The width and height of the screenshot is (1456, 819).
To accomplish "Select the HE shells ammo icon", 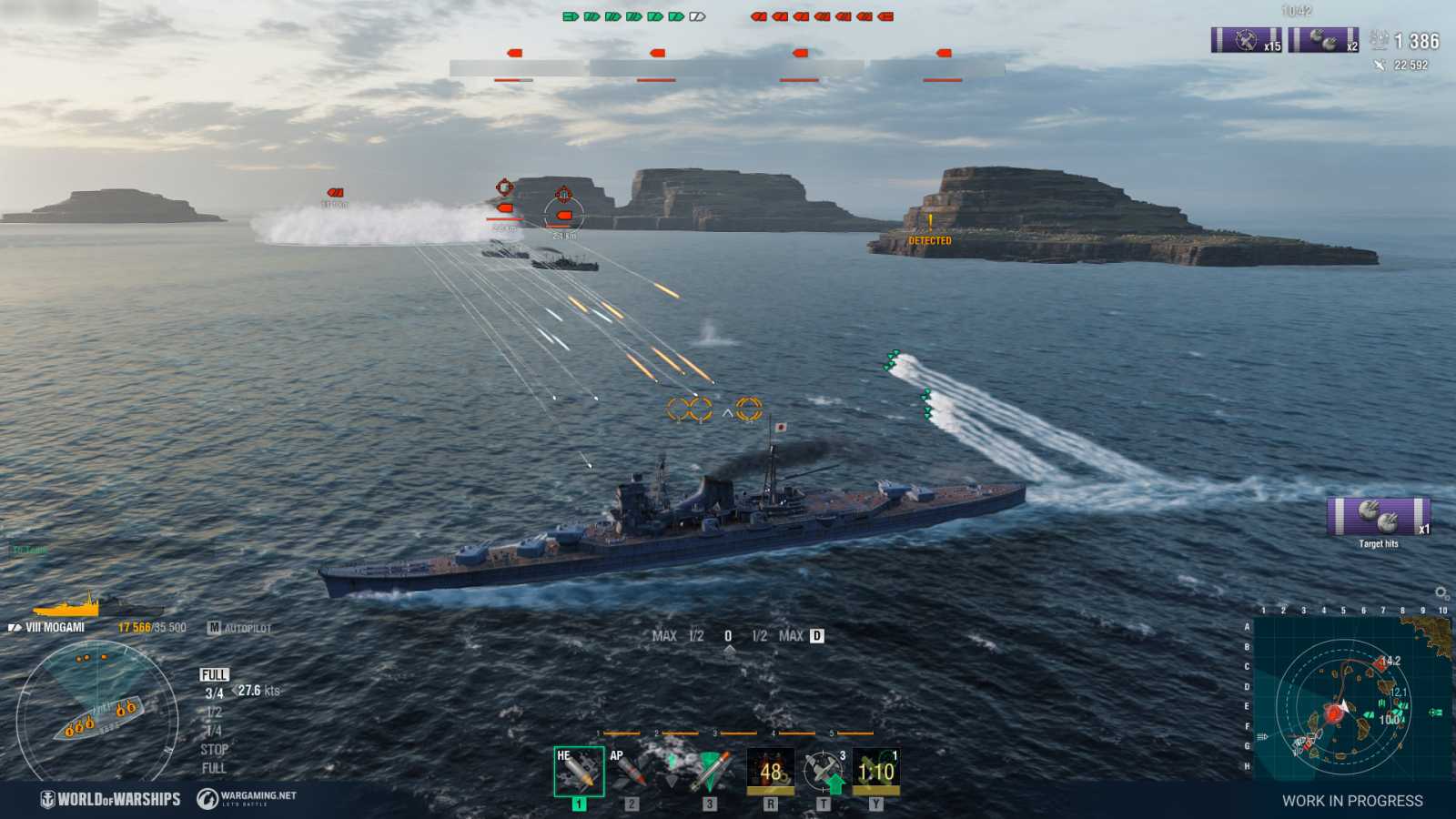I will [580, 771].
